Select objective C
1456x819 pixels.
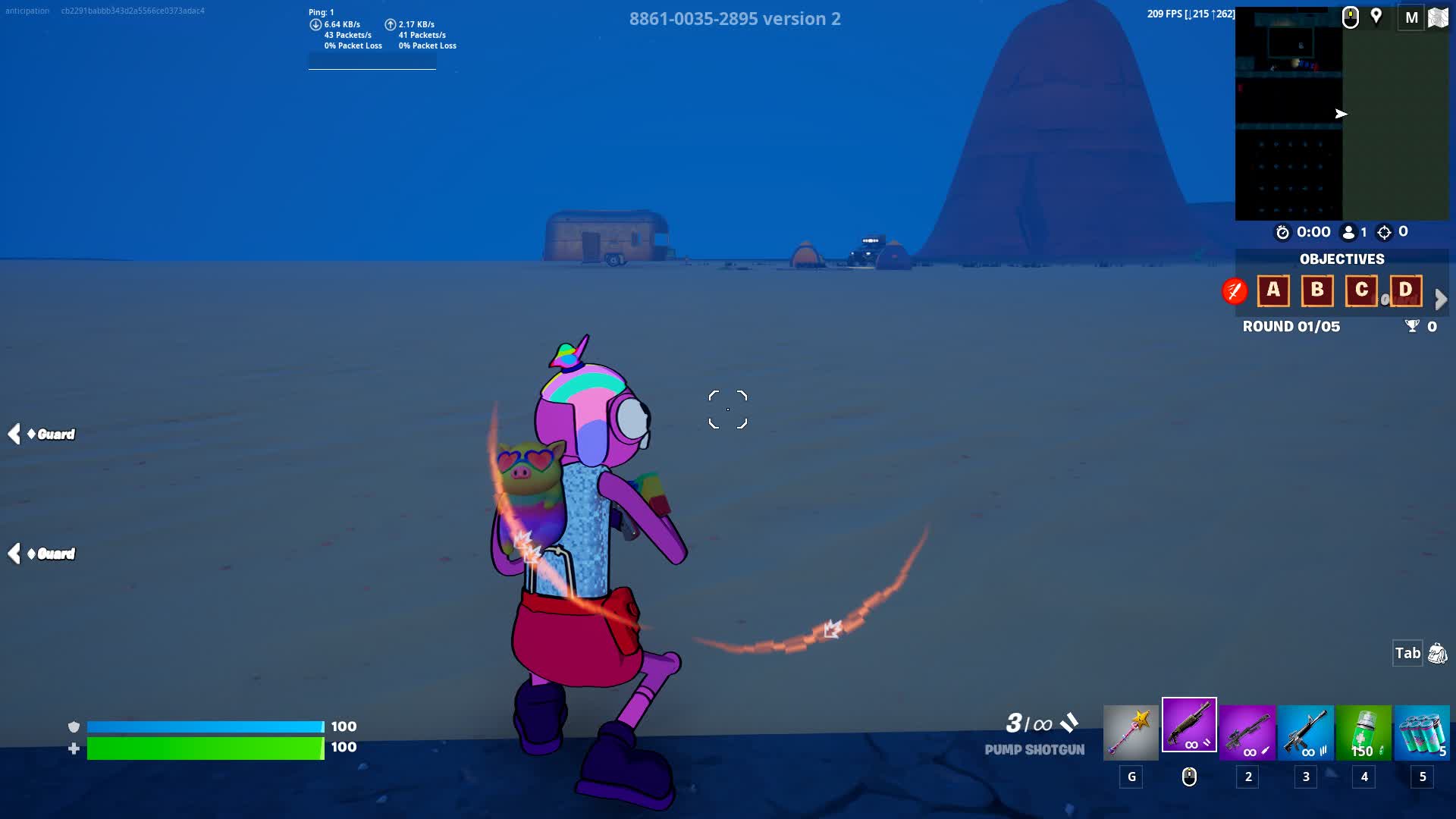1361,290
